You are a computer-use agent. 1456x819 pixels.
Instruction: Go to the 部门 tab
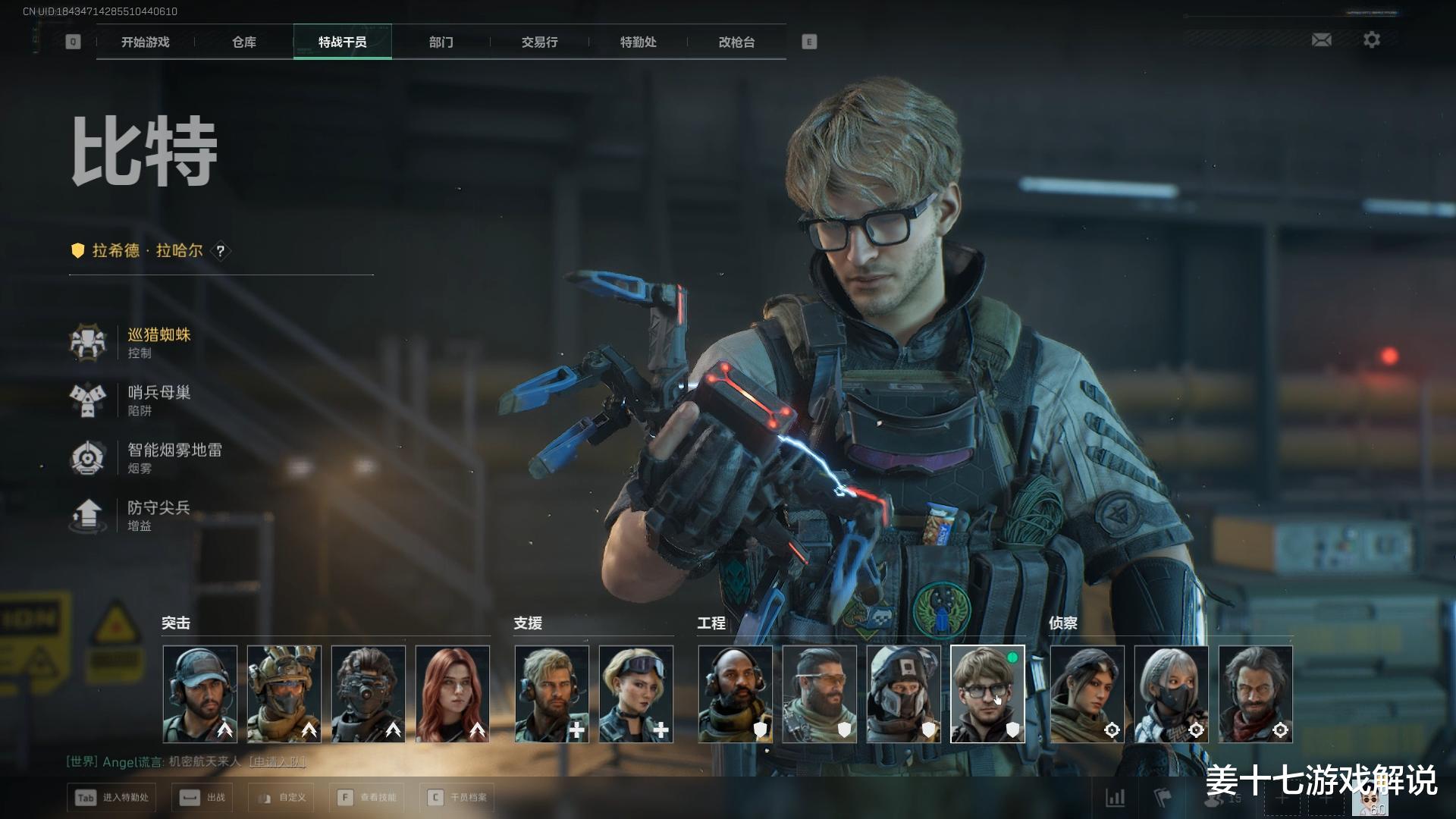click(441, 42)
